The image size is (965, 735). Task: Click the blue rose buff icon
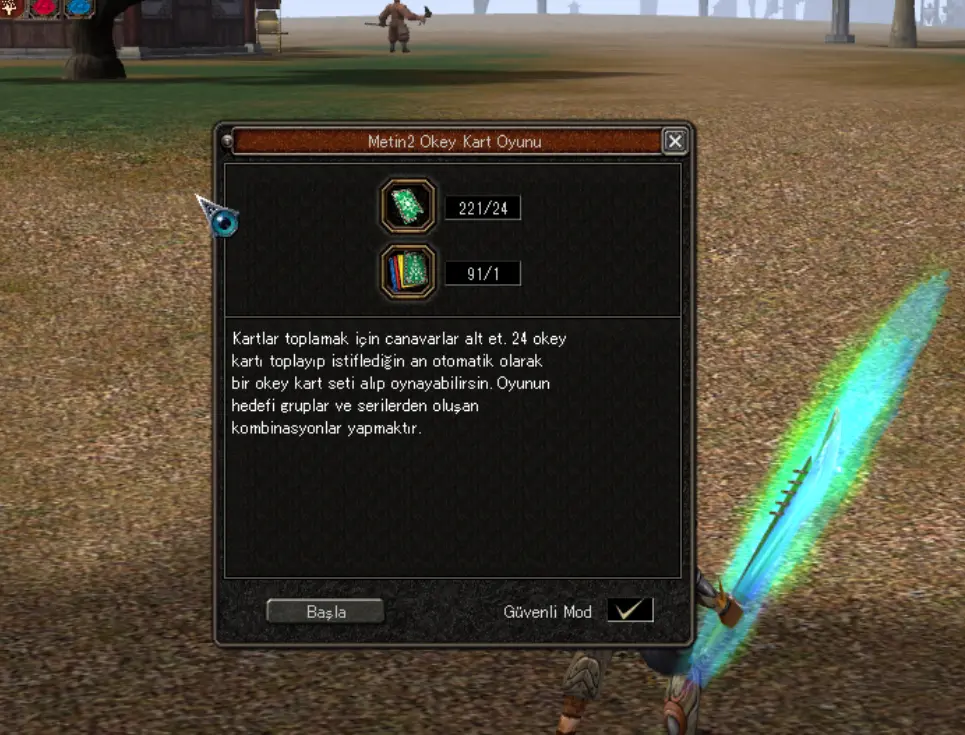pos(79,8)
